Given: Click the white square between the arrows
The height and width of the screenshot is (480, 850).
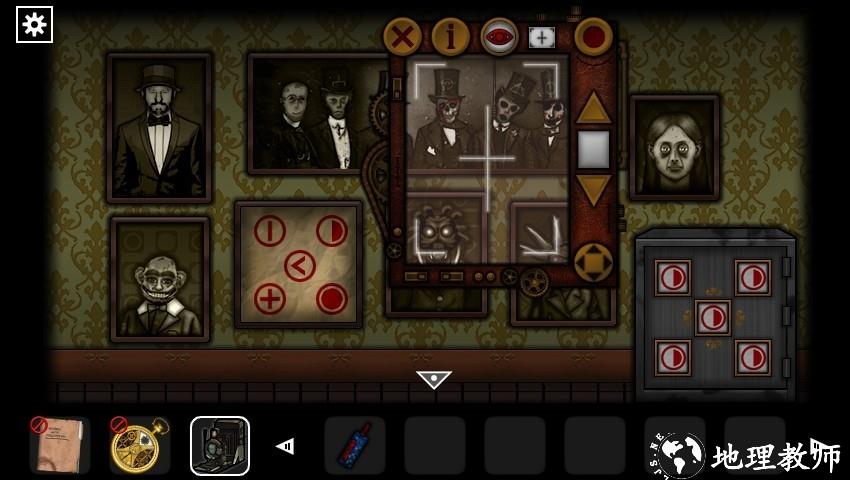Looking at the screenshot, I should point(593,149).
